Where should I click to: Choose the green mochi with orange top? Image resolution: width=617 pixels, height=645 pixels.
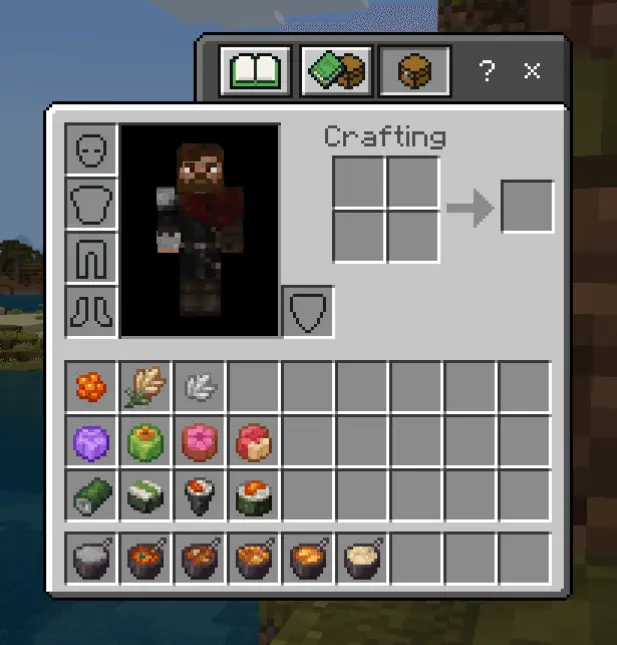tap(146, 441)
